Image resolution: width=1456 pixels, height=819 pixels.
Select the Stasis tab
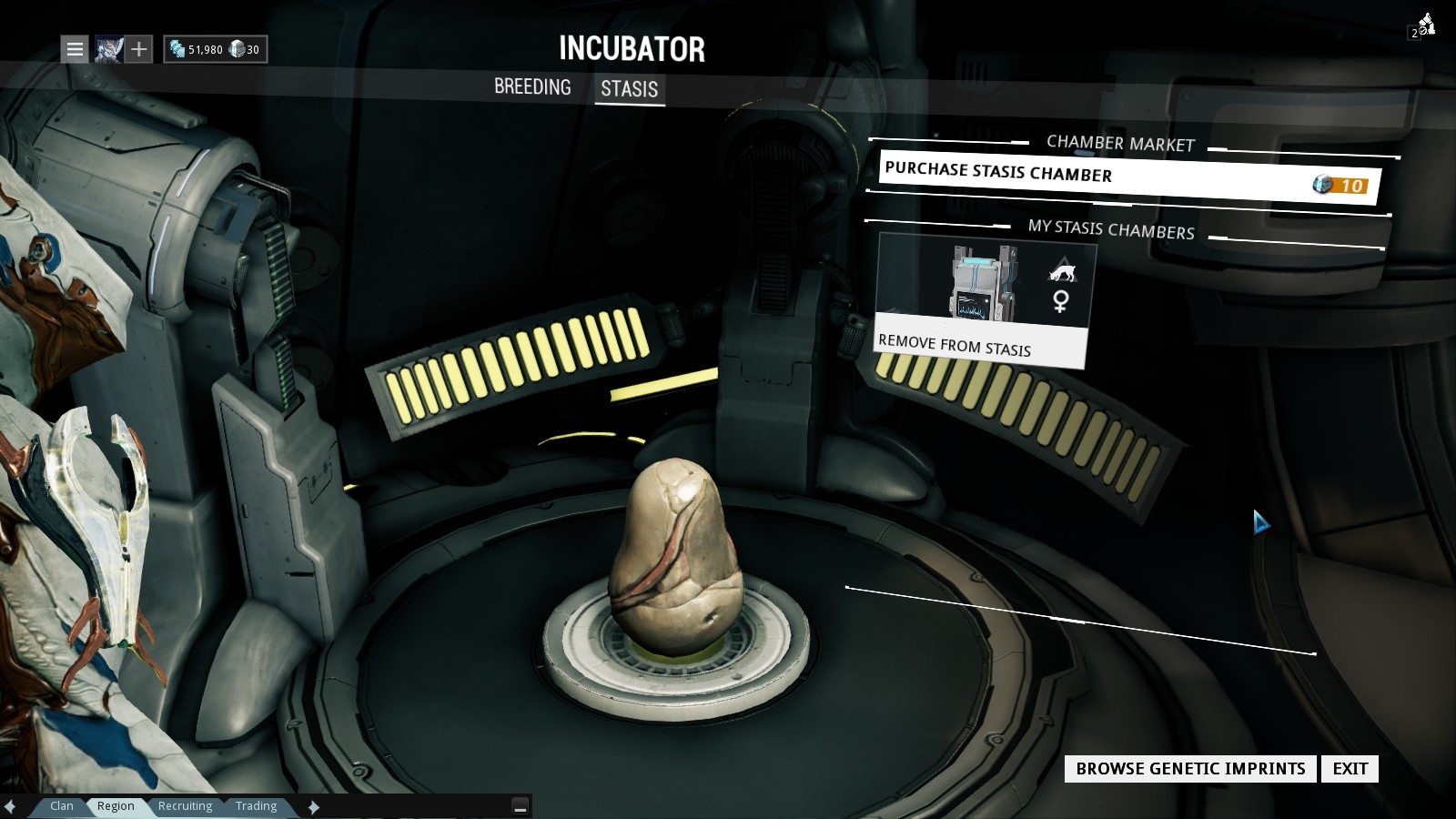(x=629, y=89)
